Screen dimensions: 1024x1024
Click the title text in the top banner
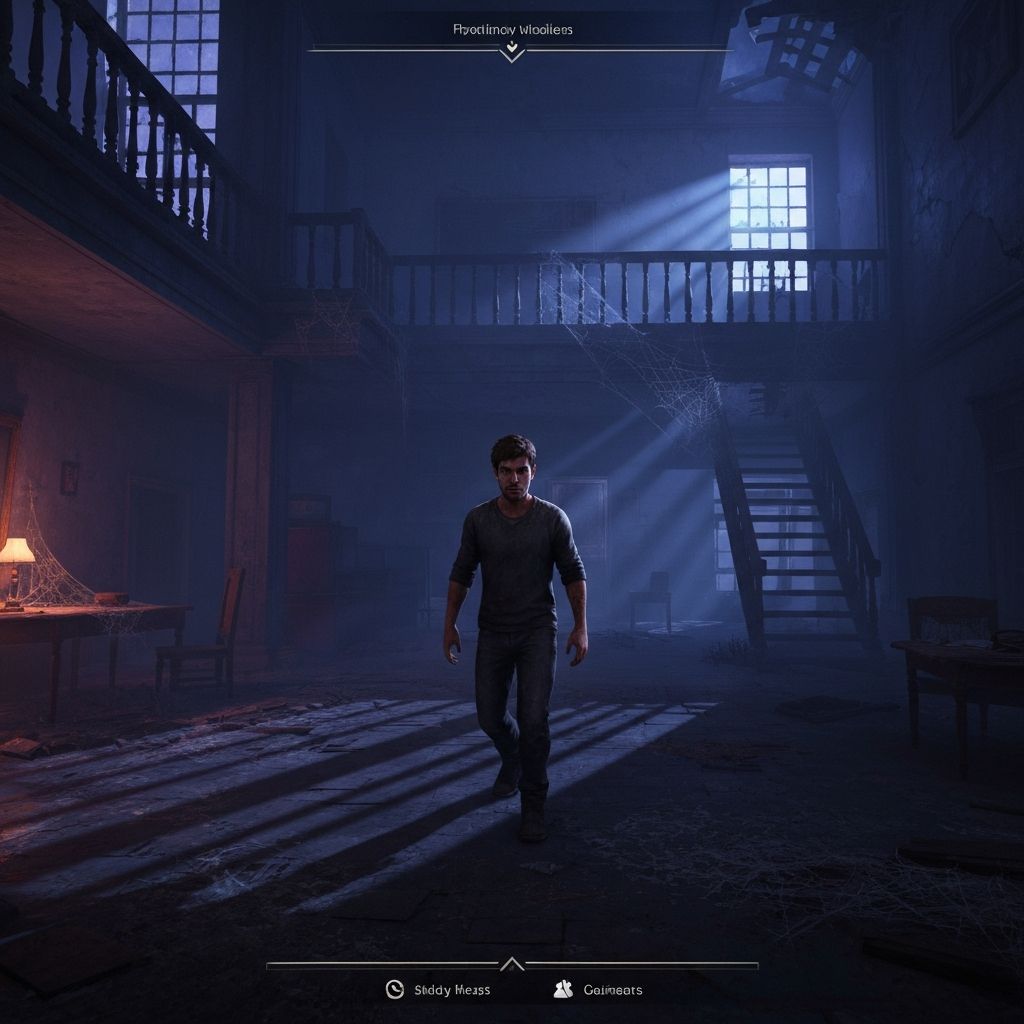513,29
